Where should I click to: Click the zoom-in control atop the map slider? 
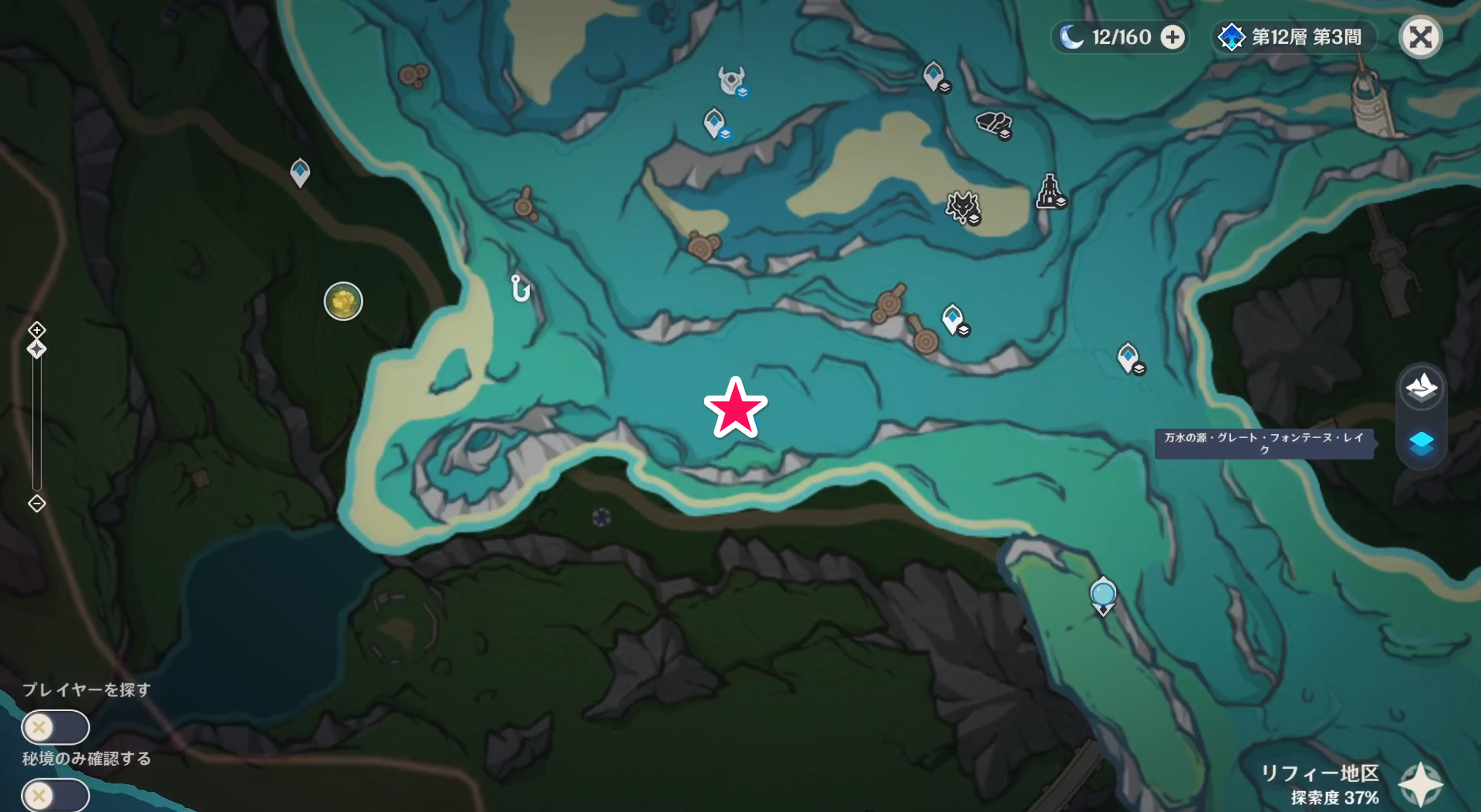[35, 330]
